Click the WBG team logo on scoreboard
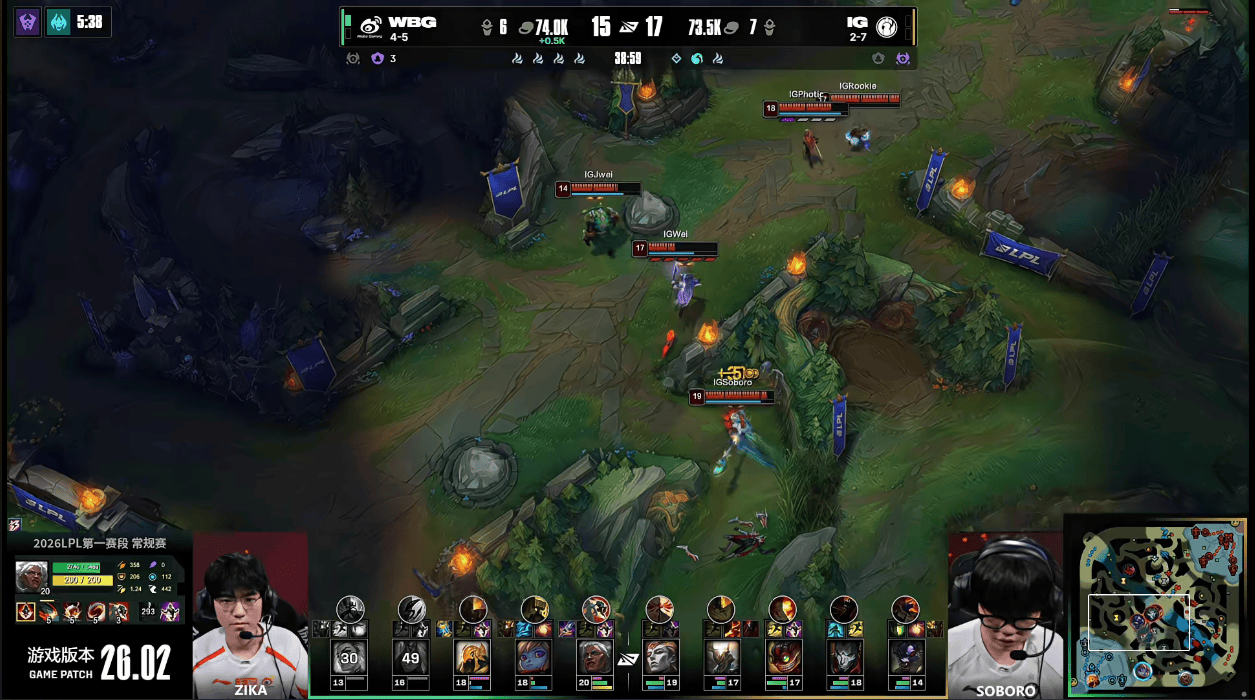Screen dimensions: 1255x700 click(x=370, y=27)
